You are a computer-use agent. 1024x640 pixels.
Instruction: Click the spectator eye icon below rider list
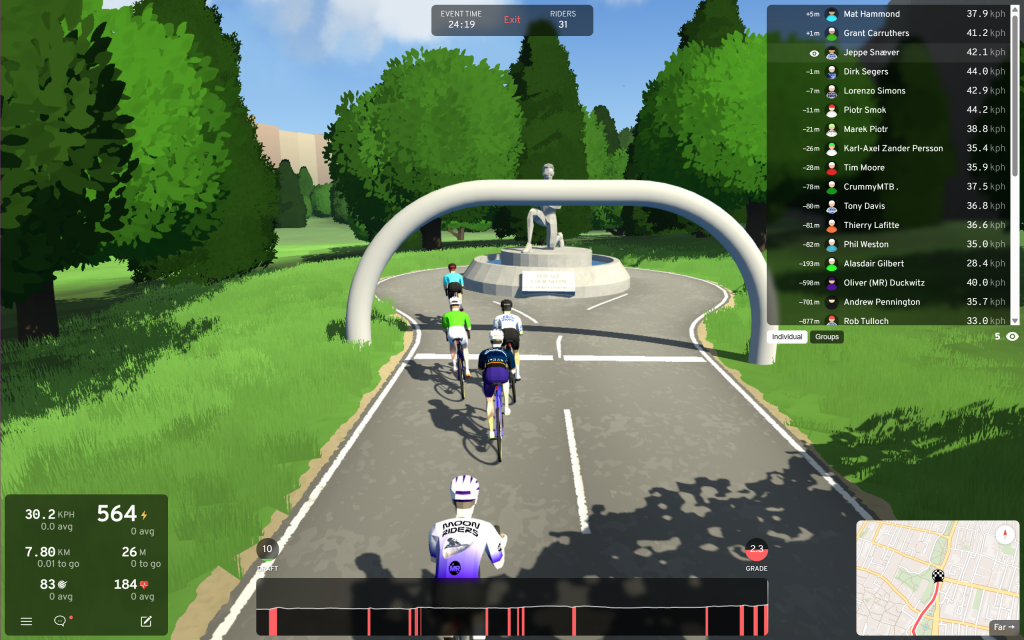[x=1012, y=337]
